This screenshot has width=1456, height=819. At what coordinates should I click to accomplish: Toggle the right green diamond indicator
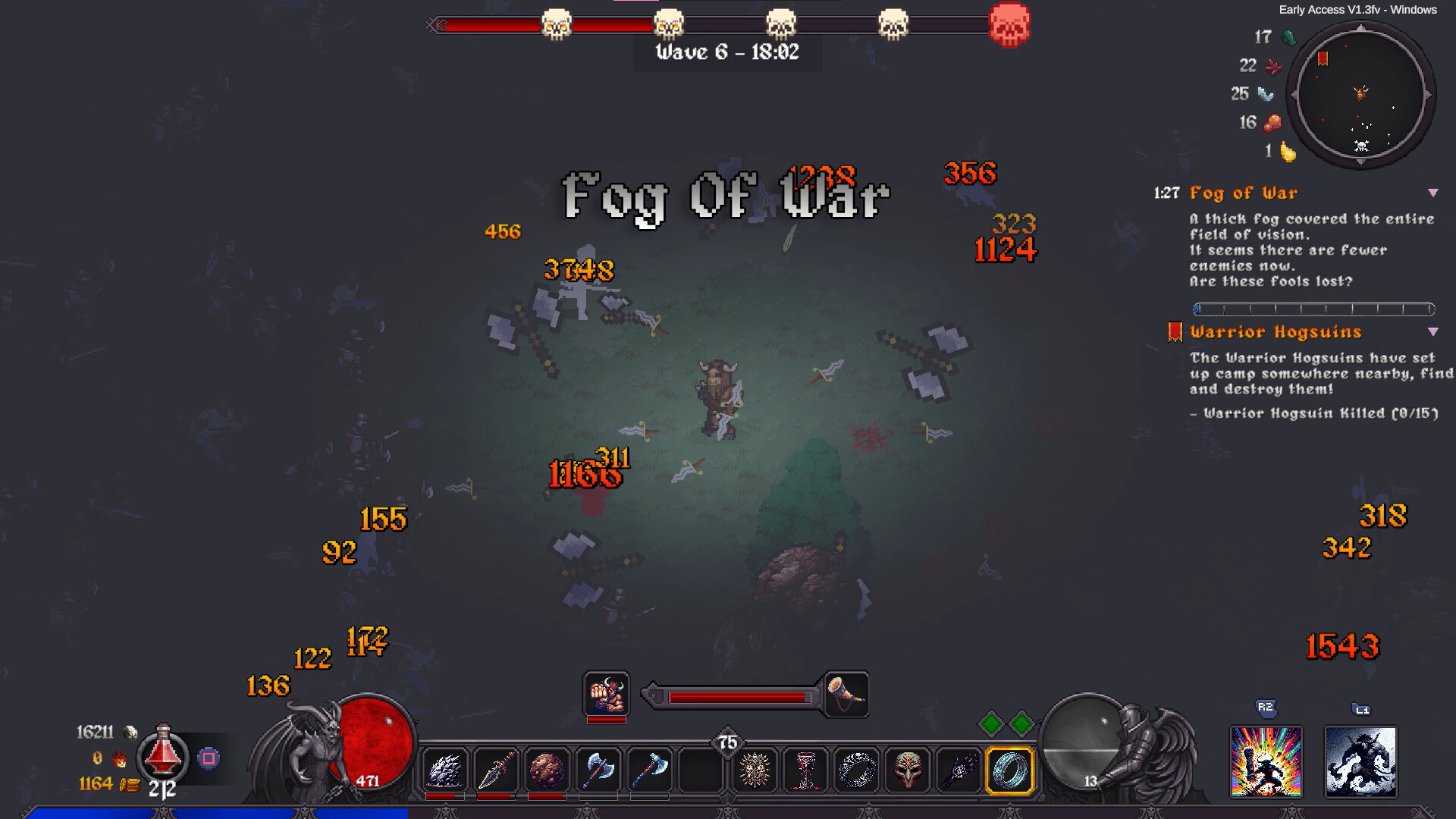pos(1021,725)
